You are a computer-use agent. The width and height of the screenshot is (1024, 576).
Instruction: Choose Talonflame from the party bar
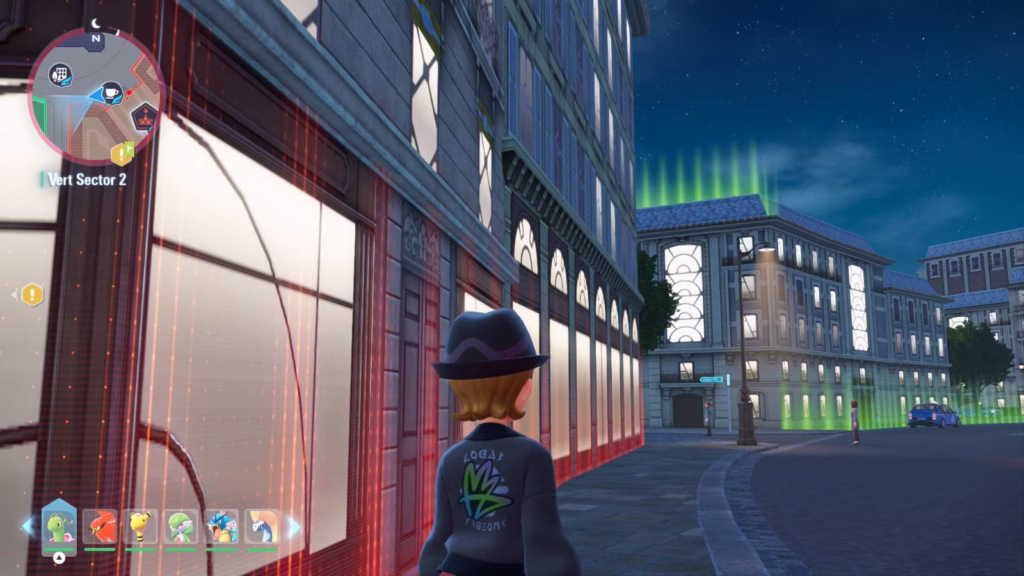(x=100, y=526)
